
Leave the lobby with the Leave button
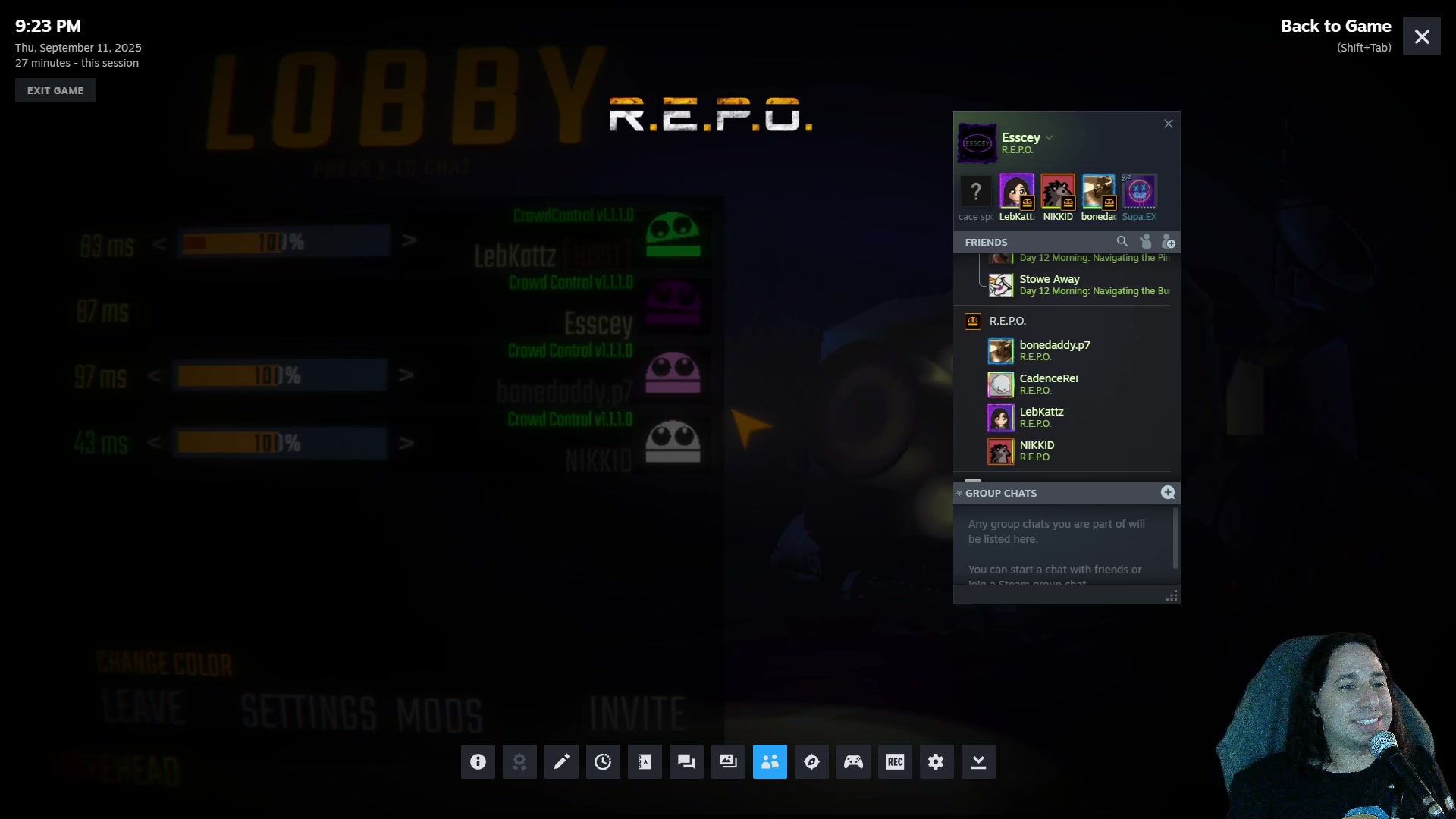click(143, 708)
